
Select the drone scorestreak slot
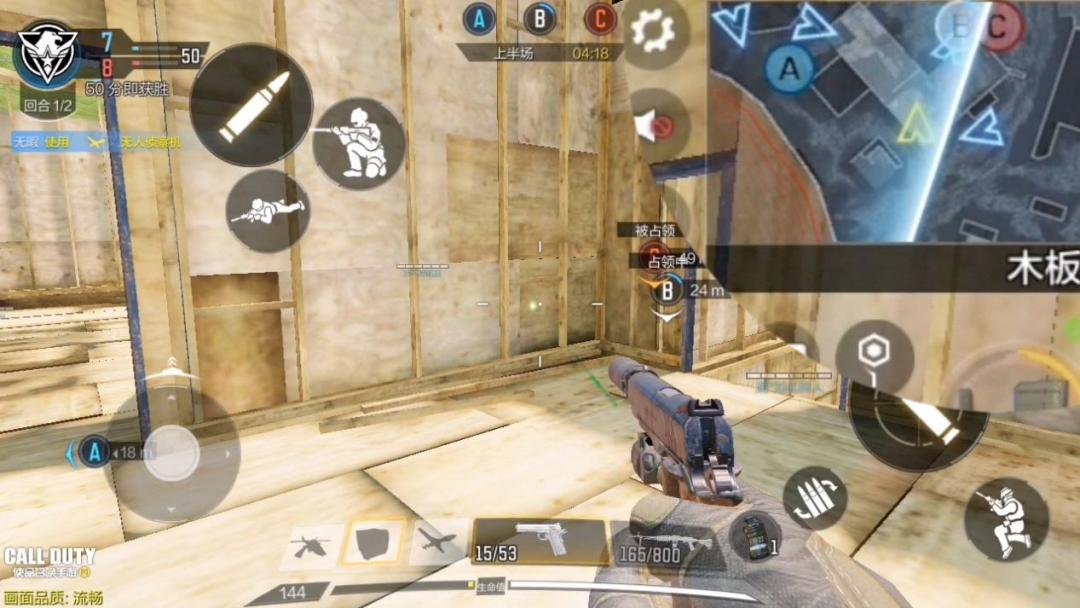pos(310,544)
